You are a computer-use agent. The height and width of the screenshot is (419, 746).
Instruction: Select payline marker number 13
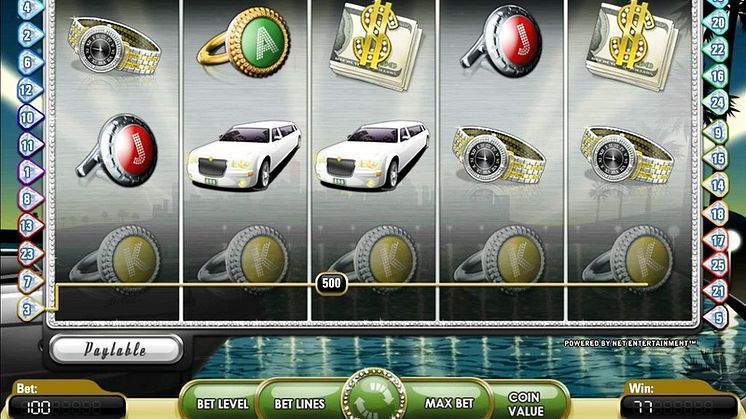(x=28, y=227)
